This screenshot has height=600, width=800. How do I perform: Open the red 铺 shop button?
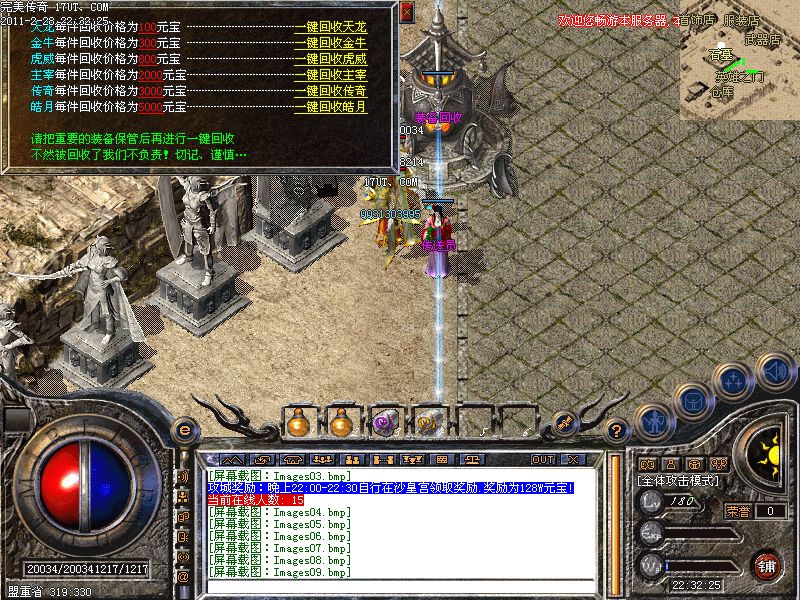pos(767,564)
